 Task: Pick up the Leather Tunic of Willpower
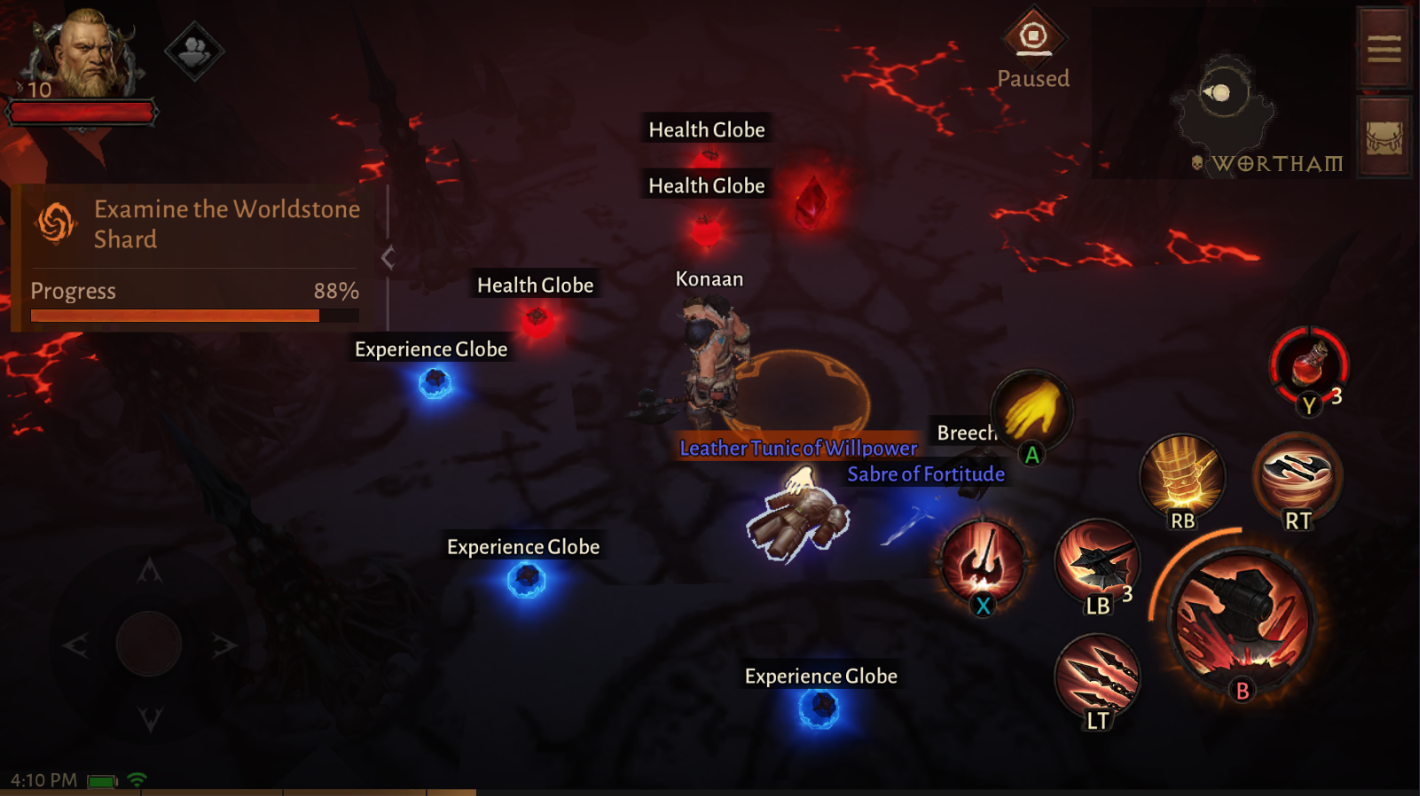point(797,448)
